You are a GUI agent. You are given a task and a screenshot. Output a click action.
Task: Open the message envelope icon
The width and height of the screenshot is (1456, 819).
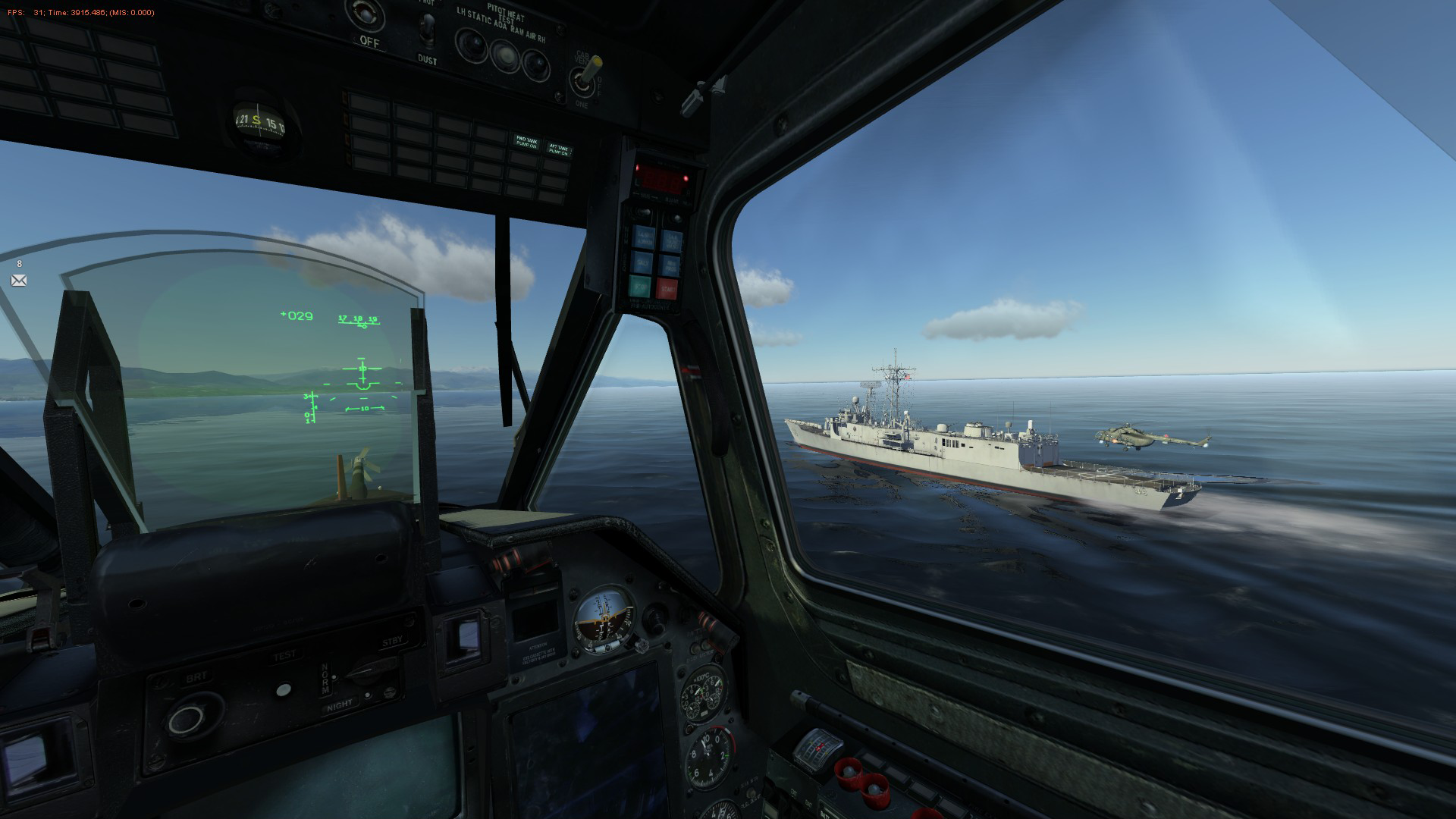point(19,281)
